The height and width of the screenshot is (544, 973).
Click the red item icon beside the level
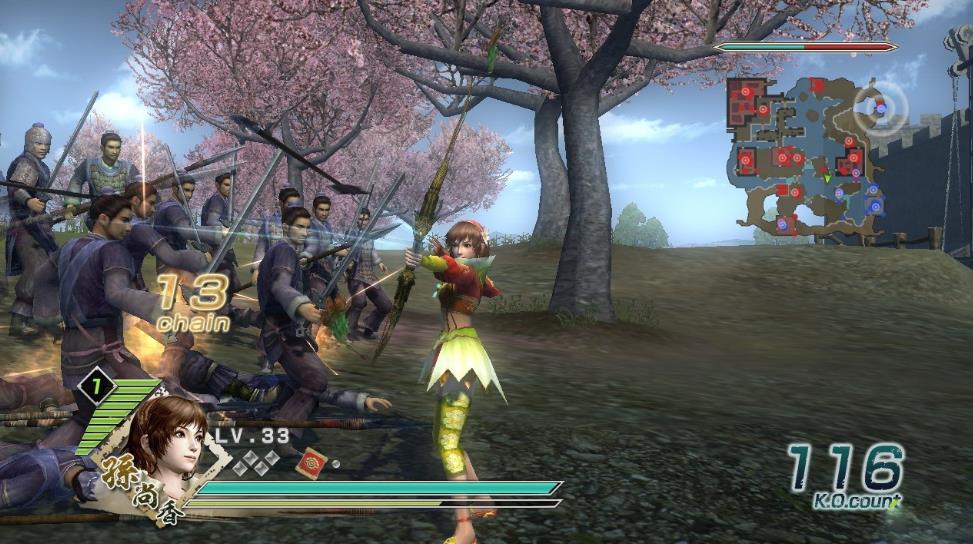coord(310,462)
